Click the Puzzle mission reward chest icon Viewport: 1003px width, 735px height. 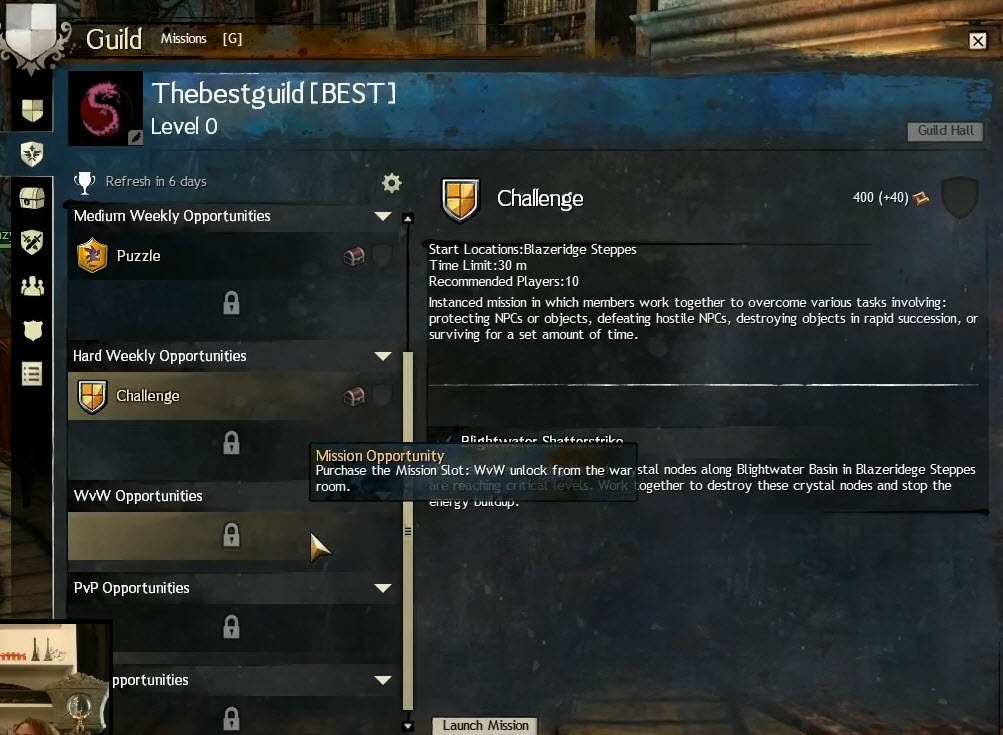coord(353,257)
